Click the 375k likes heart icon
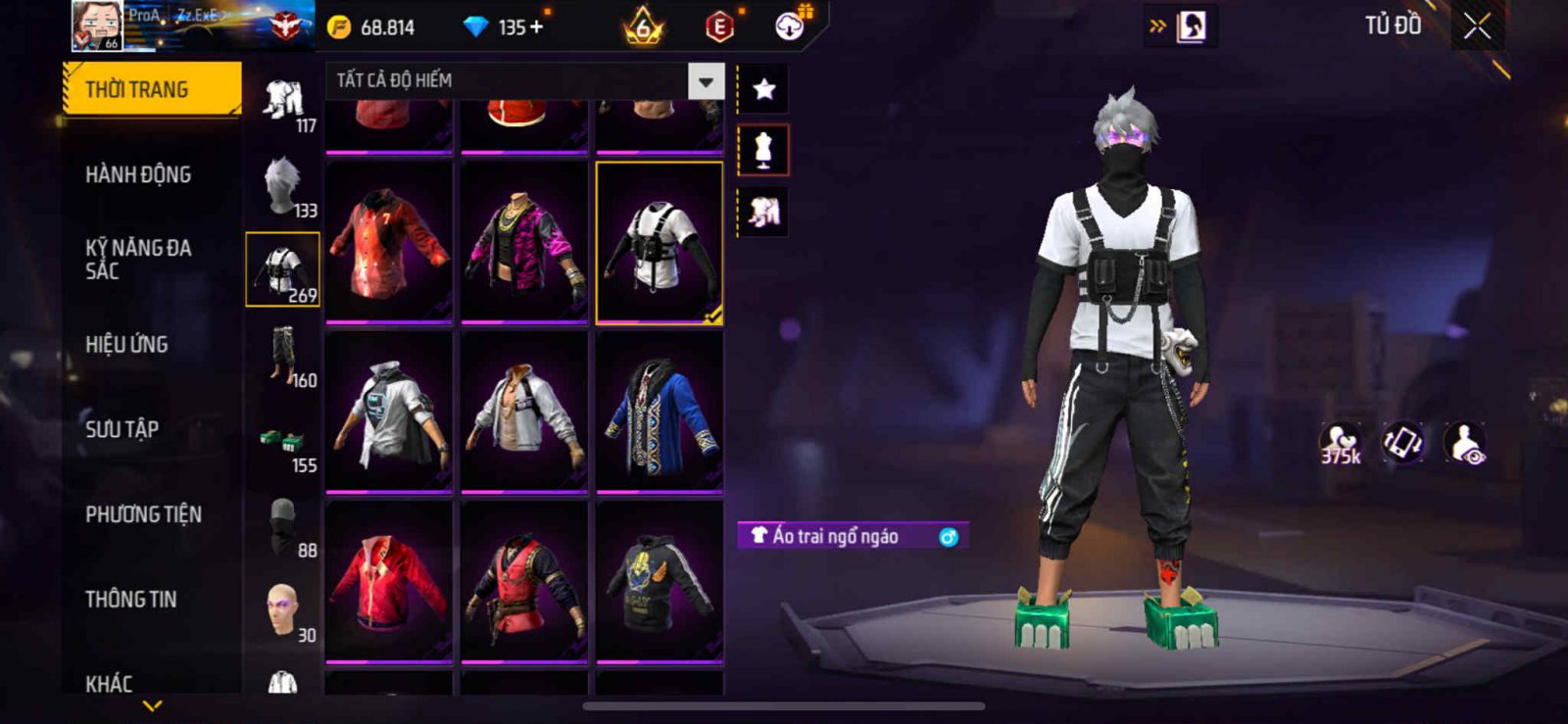 click(x=1340, y=443)
